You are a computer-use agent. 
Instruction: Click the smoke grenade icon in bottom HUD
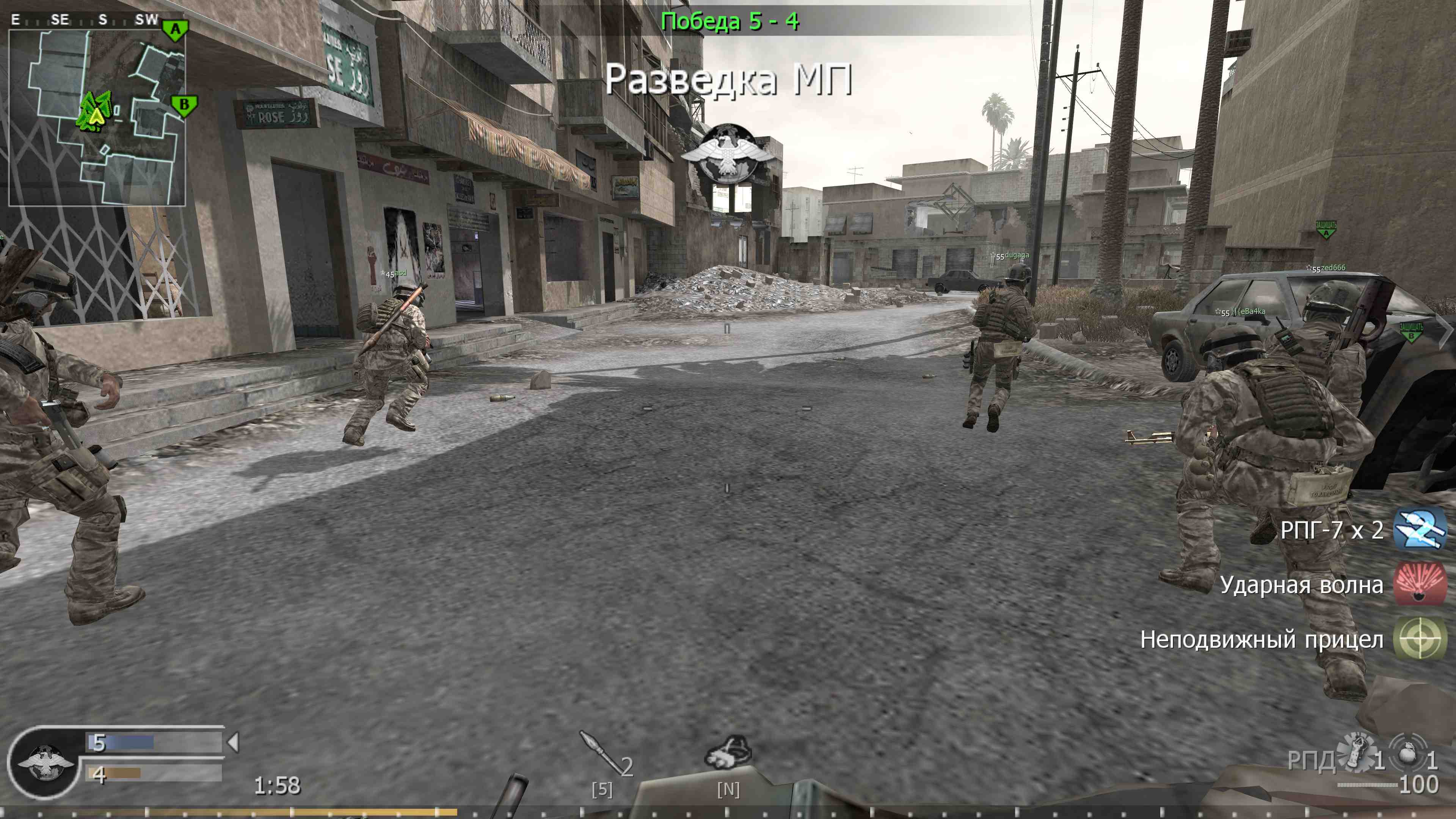pos(729,753)
